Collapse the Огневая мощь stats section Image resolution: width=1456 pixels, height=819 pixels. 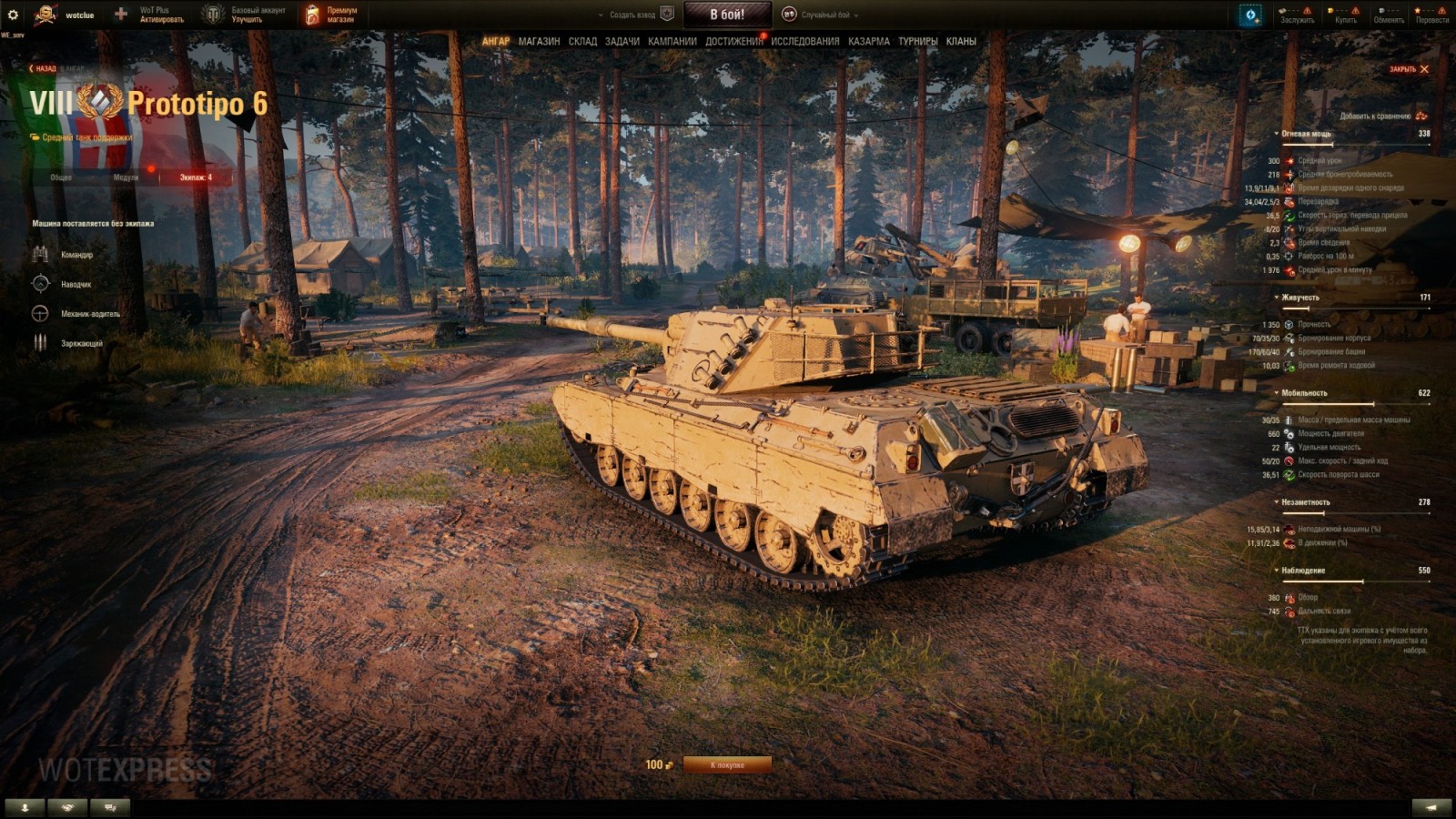(1277, 131)
